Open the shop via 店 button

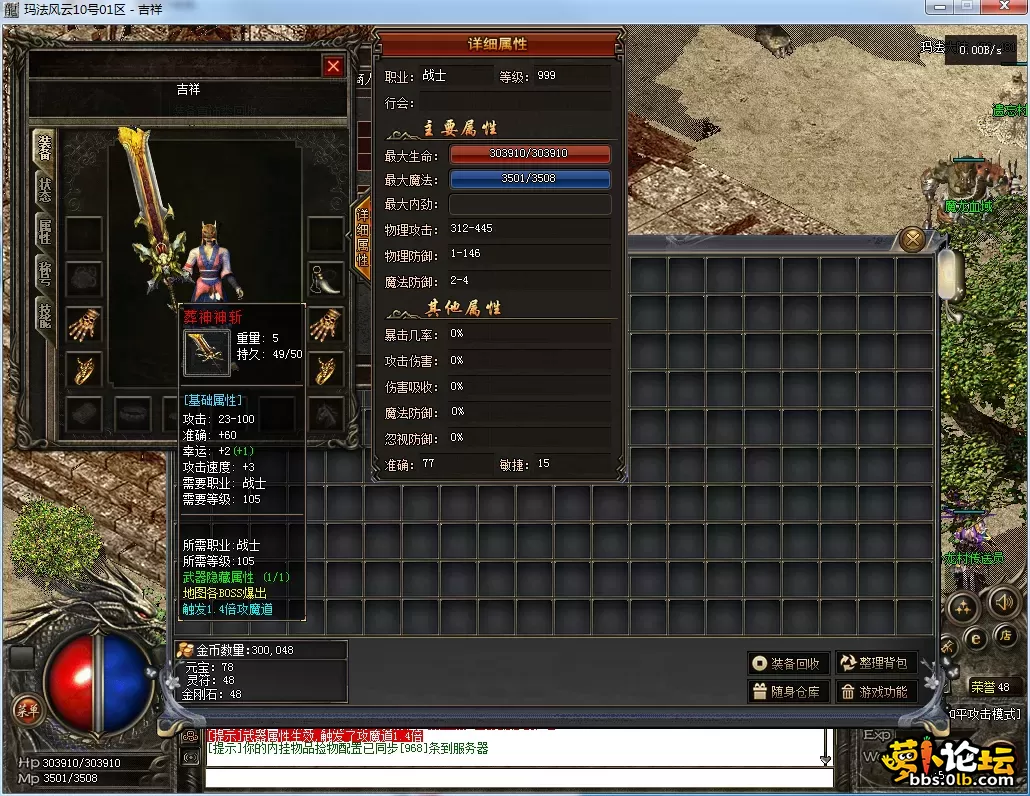click(1005, 636)
